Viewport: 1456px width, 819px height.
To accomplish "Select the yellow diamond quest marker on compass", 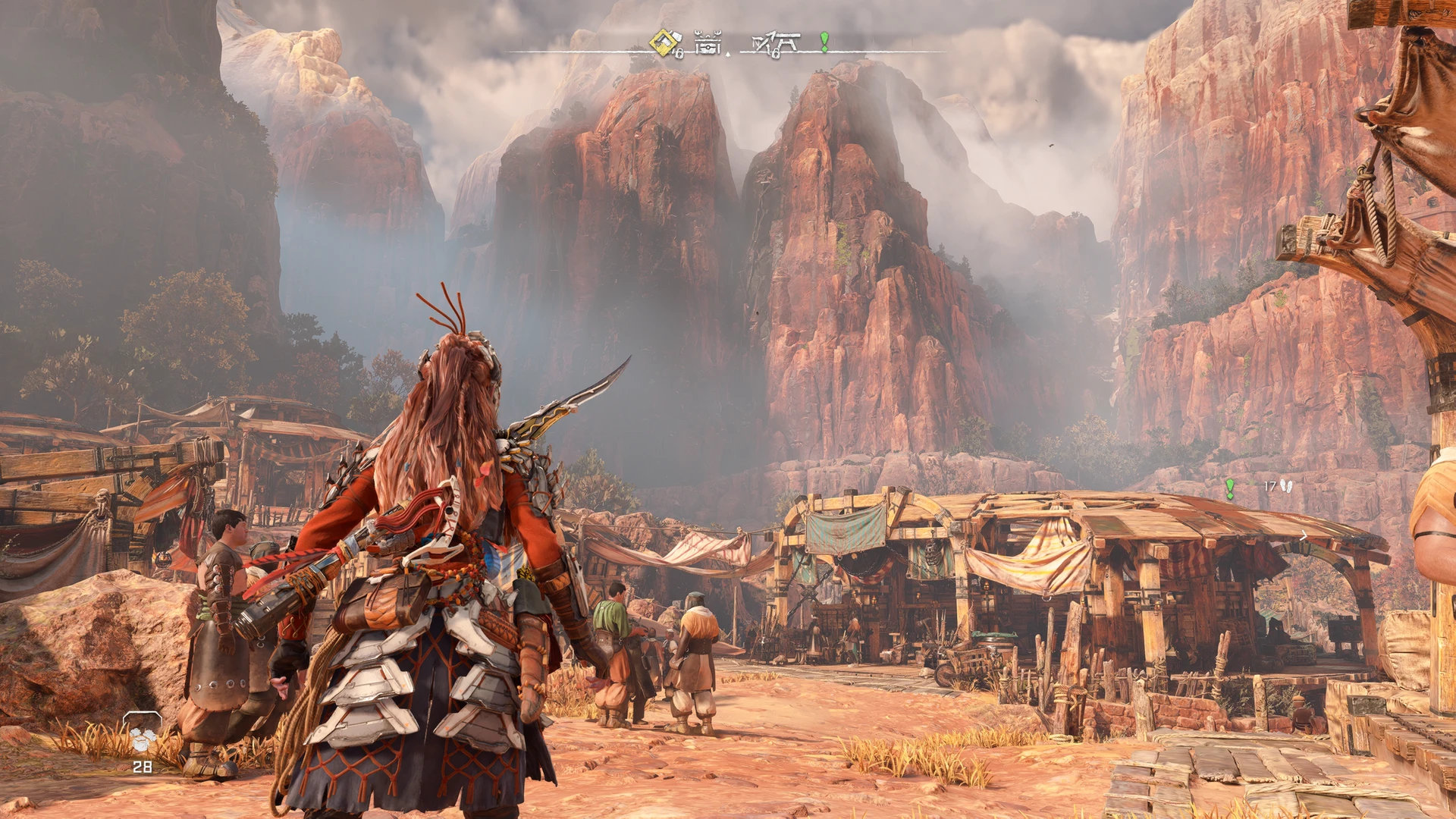I will click(664, 42).
